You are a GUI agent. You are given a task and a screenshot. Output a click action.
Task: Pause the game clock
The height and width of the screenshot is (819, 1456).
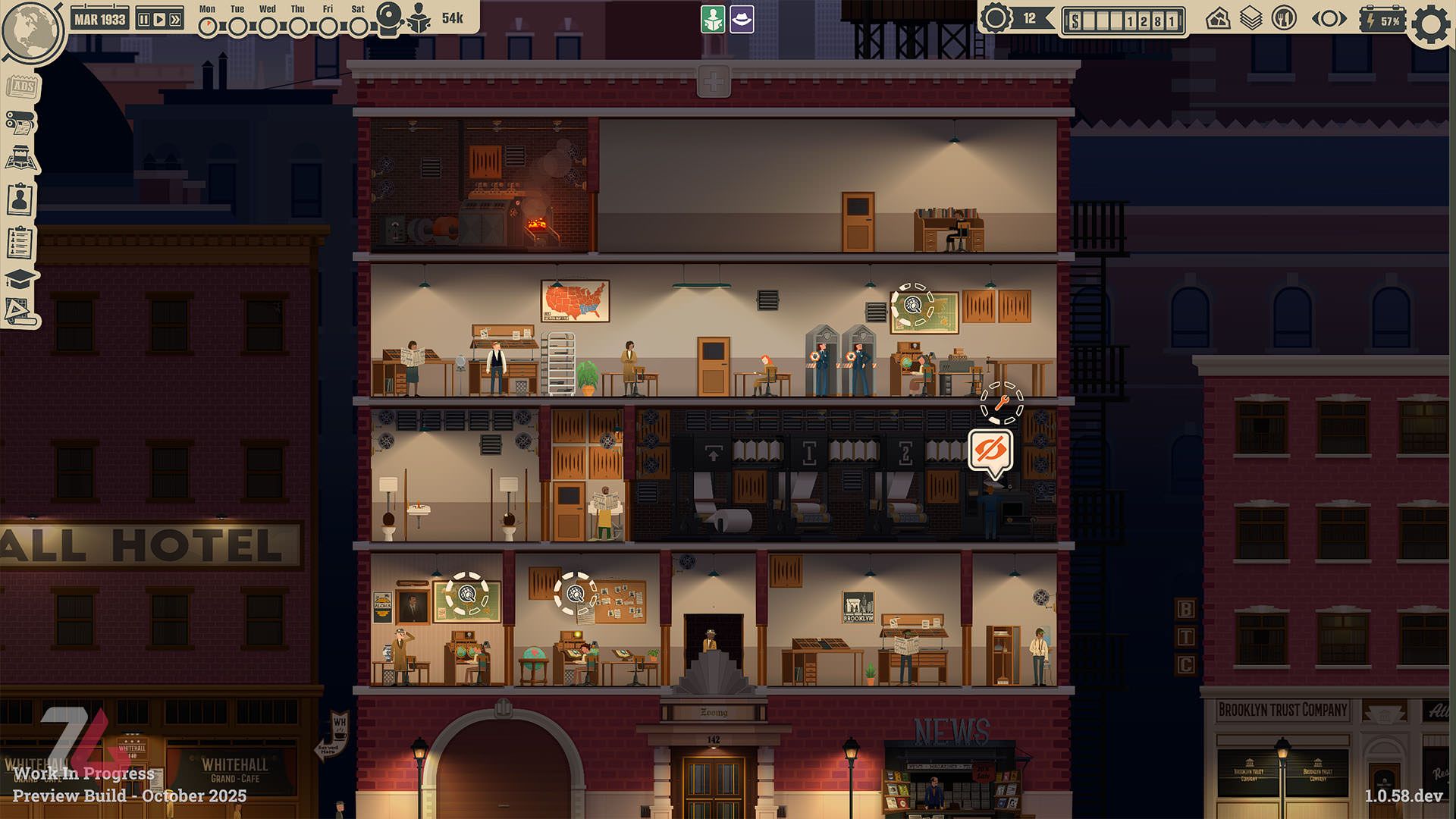144,20
